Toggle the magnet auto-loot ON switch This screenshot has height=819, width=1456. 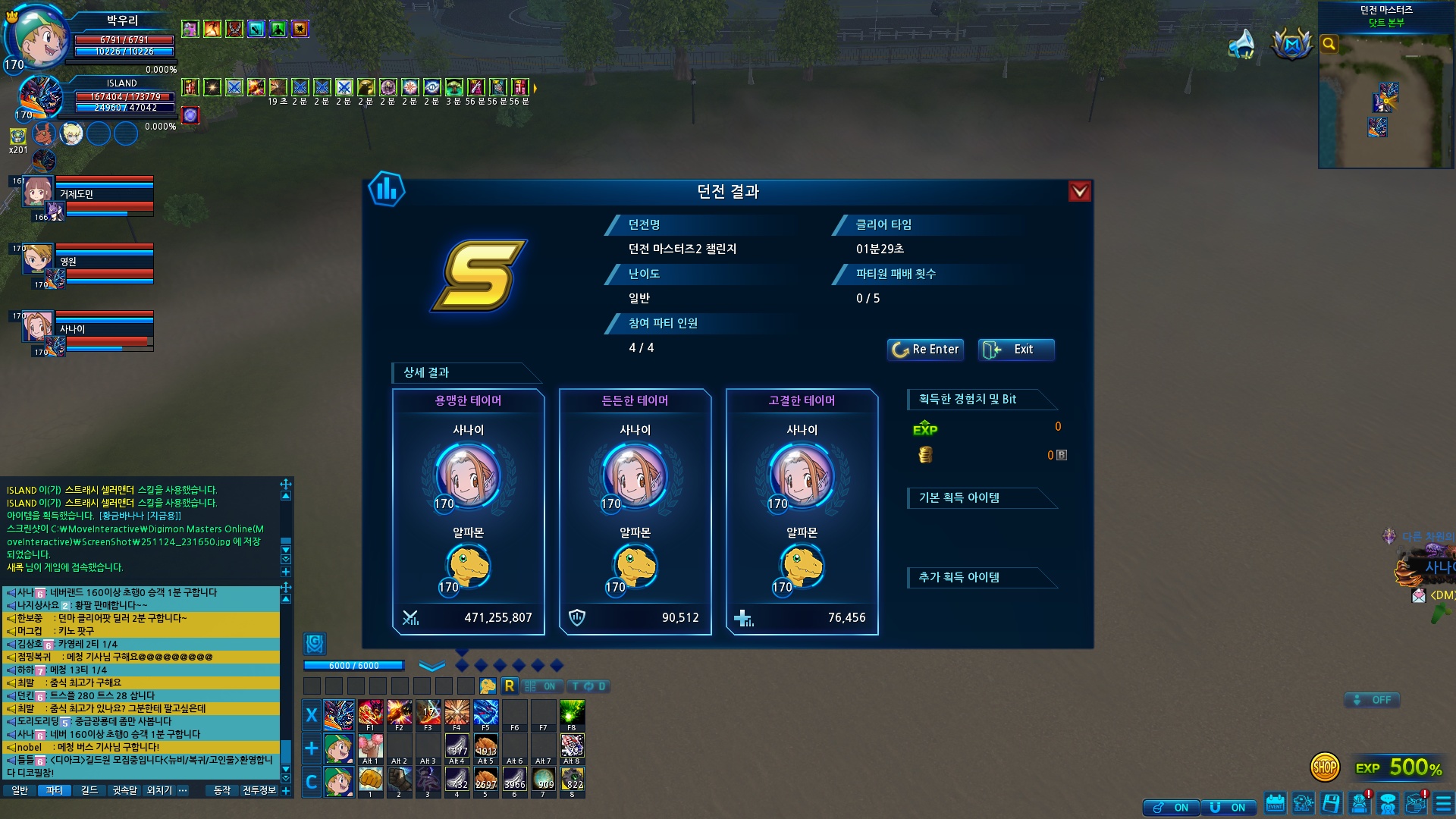click(1228, 808)
